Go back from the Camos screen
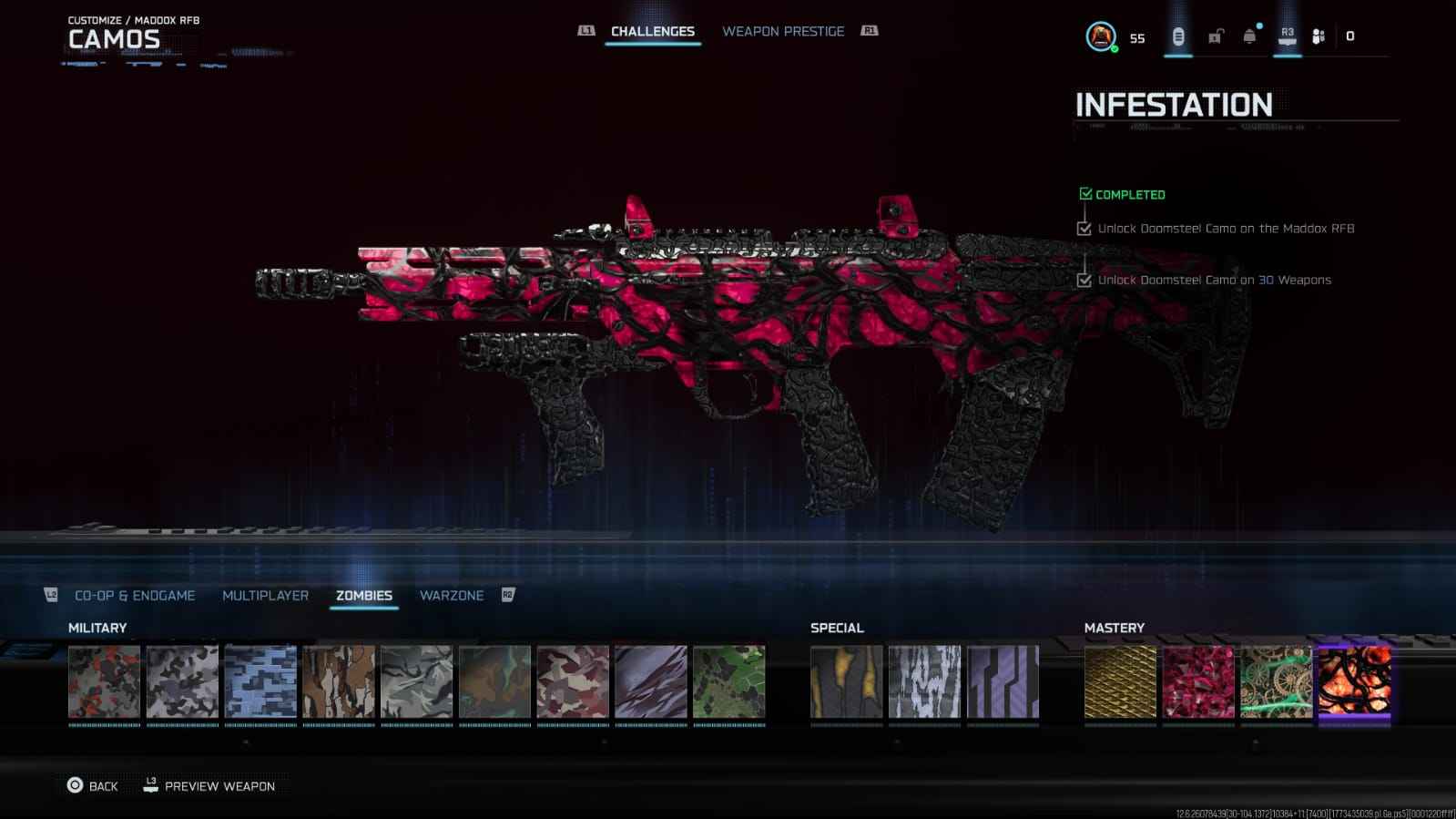This screenshot has height=819, width=1456. pos(93,785)
